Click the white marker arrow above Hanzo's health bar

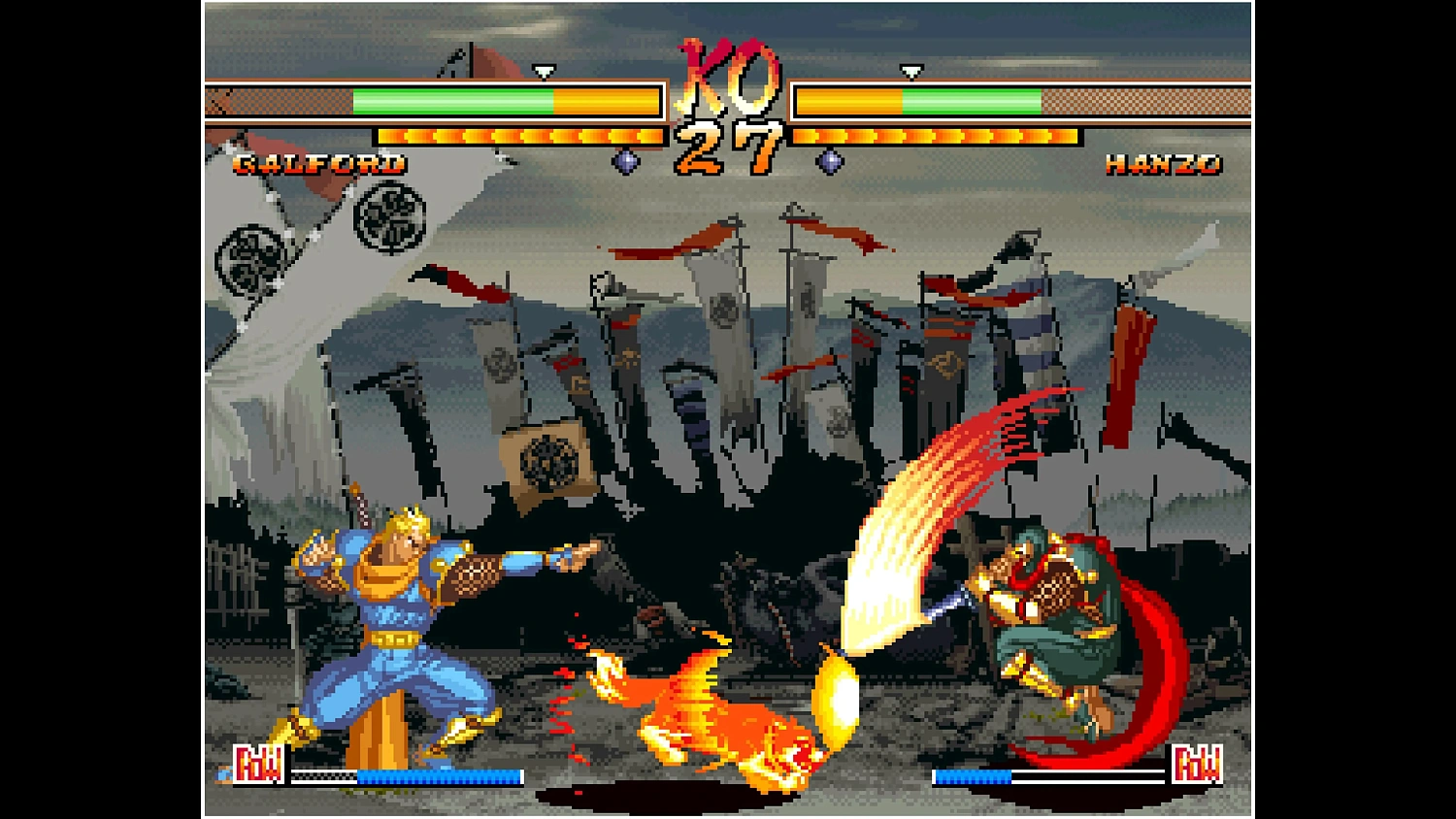coord(910,71)
